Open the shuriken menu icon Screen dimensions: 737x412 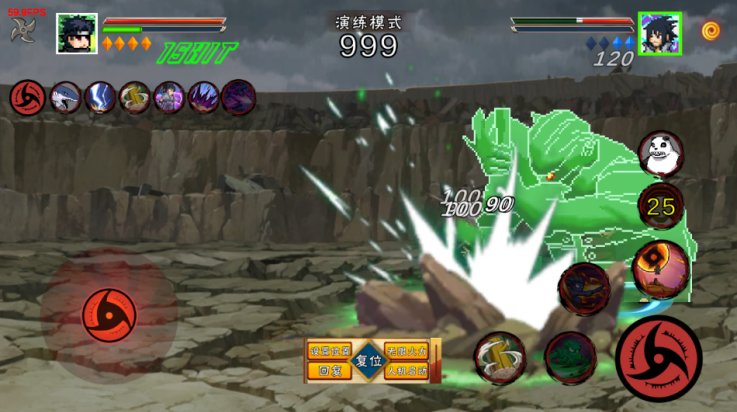[23, 30]
